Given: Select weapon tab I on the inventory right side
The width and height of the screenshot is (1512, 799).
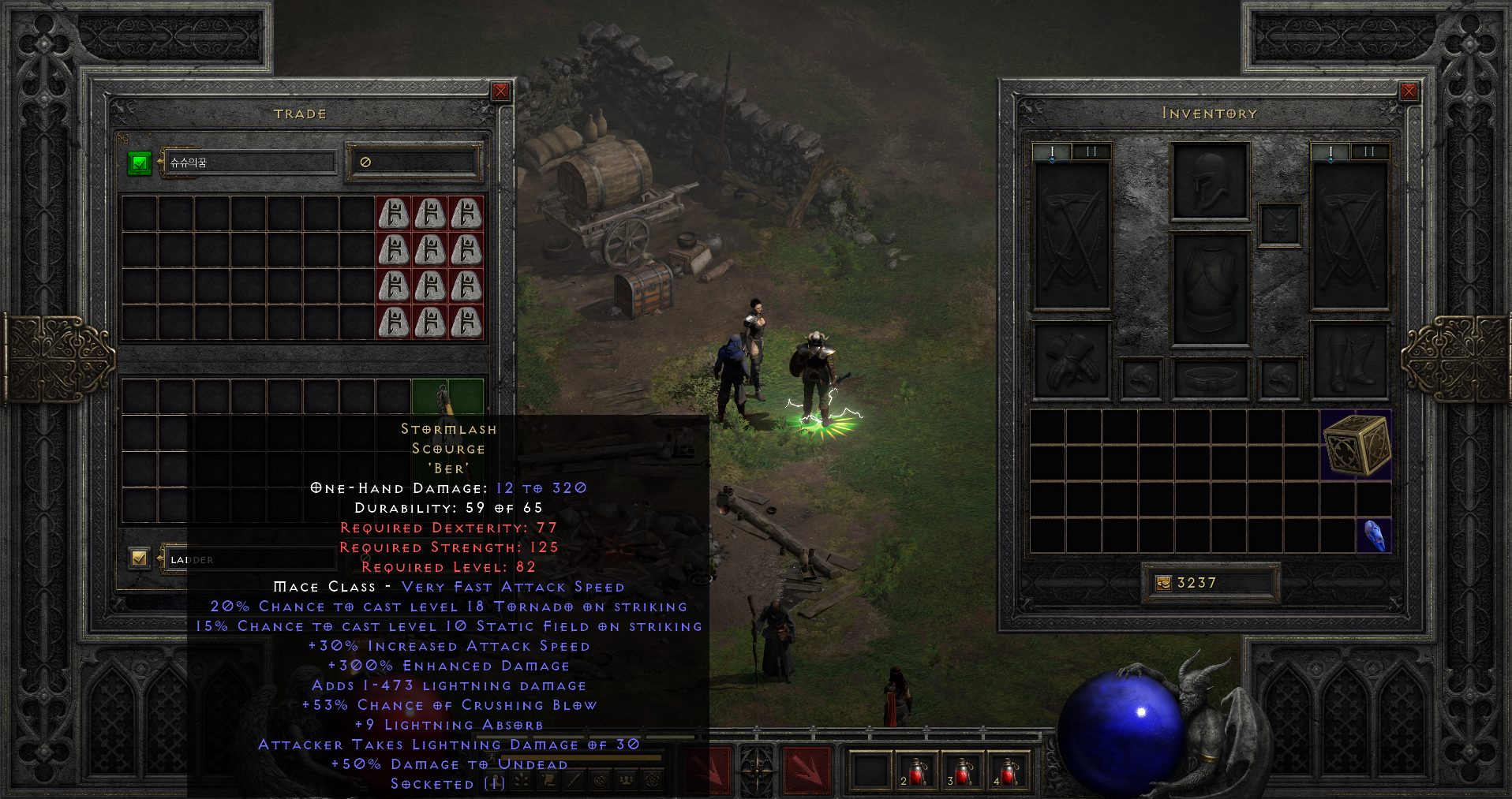Looking at the screenshot, I should point(1330,151).
